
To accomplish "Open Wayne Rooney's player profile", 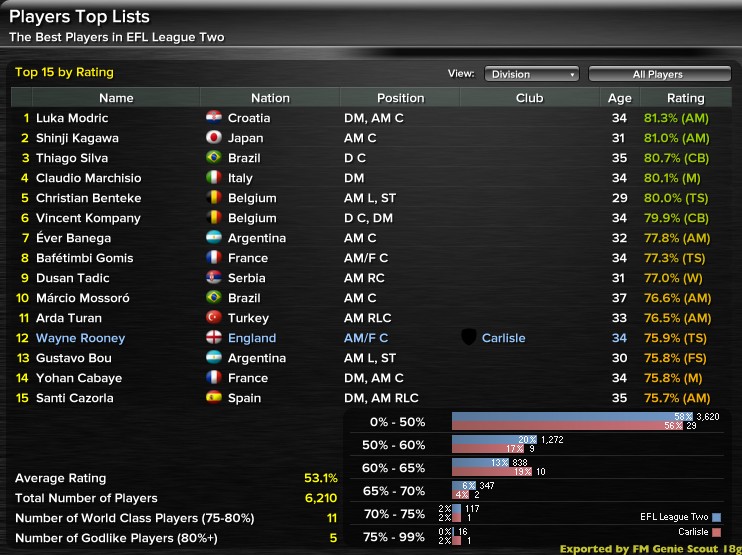I will [80, 338].
